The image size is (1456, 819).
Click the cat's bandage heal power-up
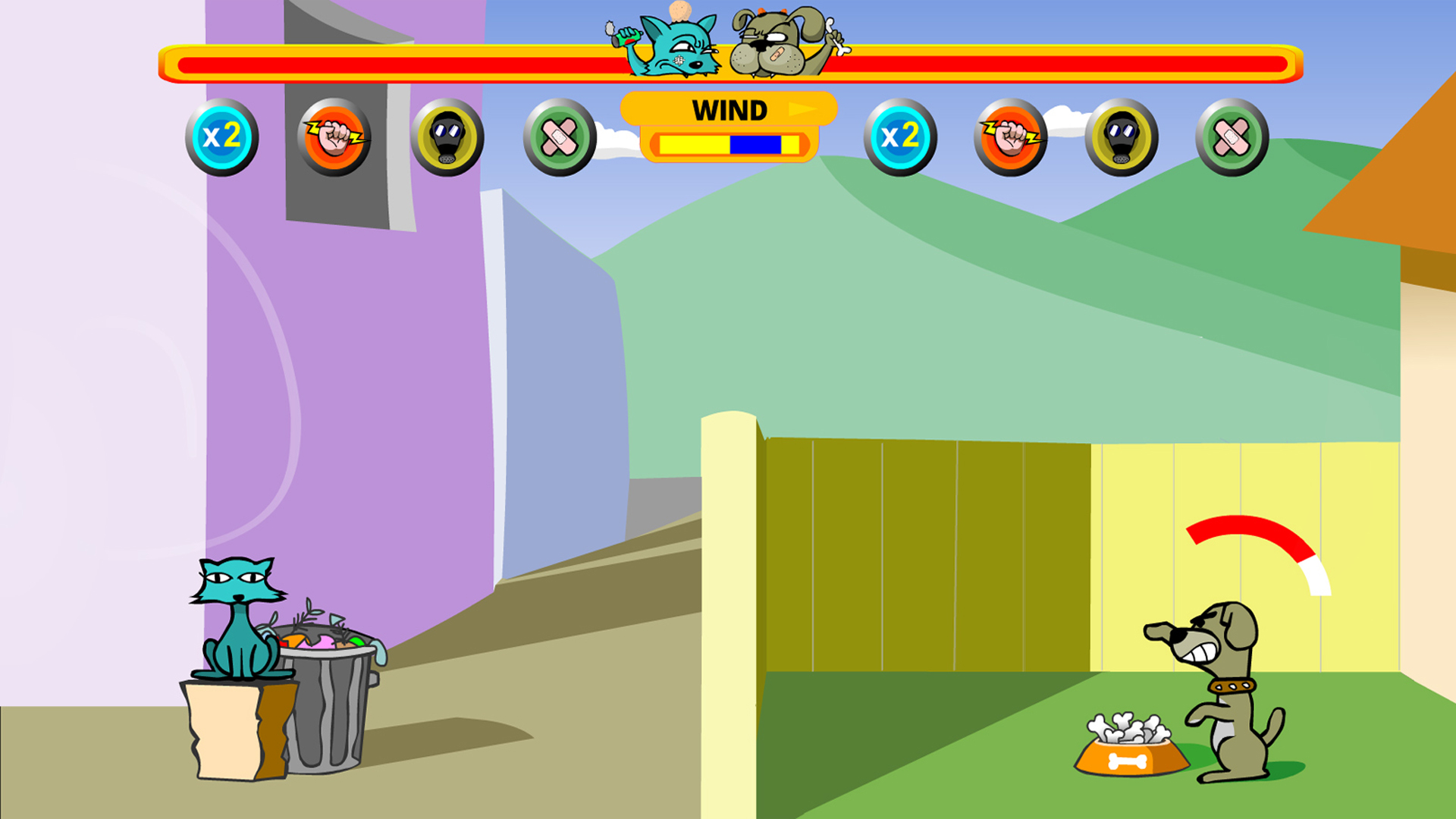coord(560,137)
